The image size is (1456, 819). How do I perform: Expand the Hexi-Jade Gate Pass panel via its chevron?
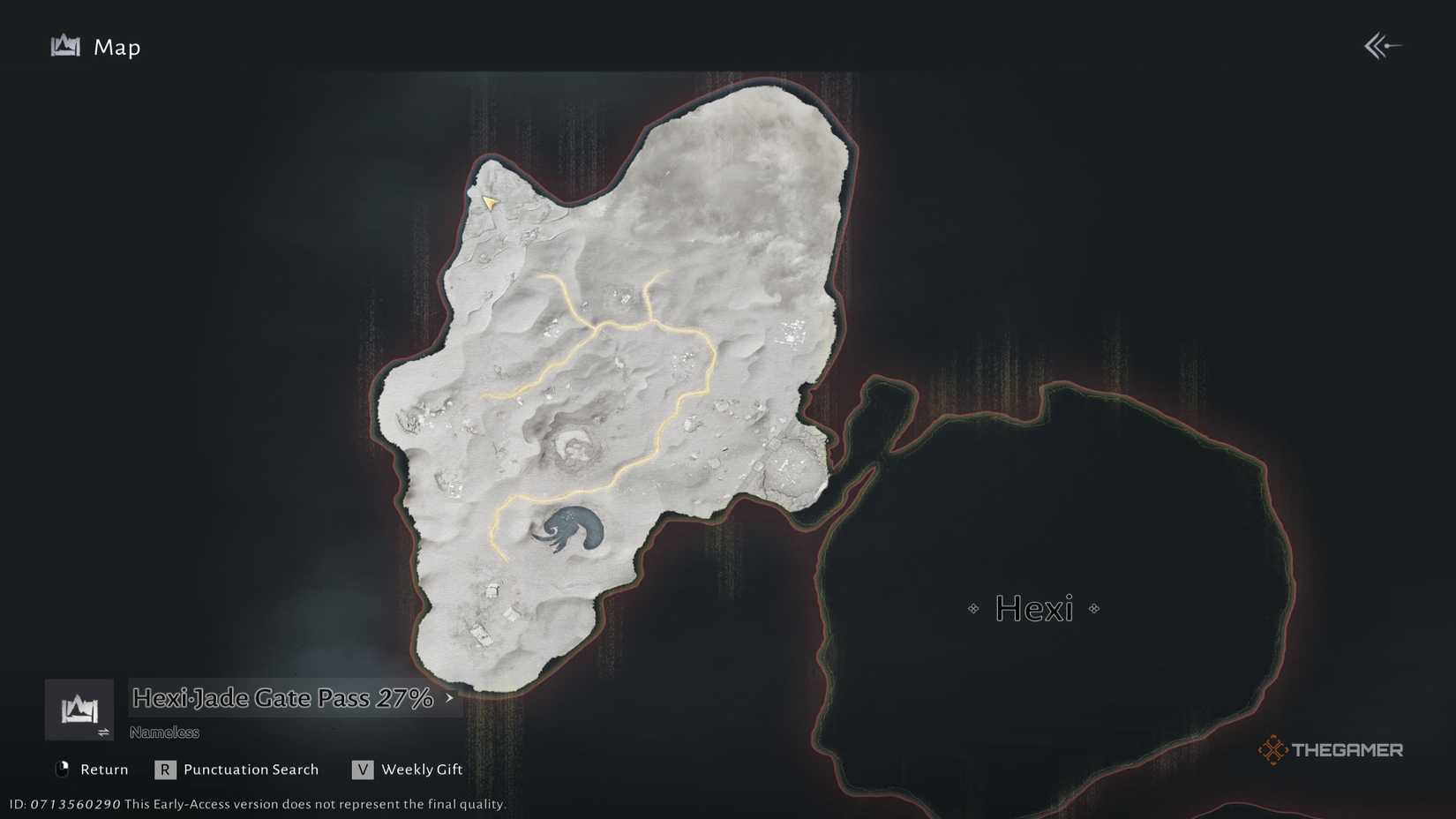tap(448, 699)
